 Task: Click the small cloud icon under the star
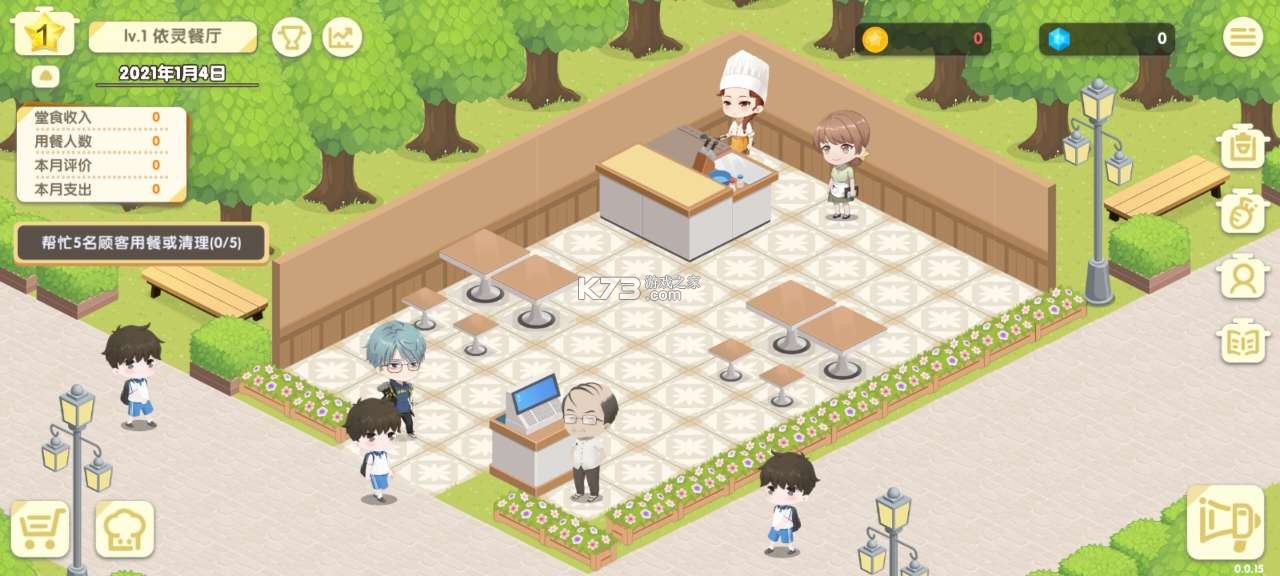(45, 76)
